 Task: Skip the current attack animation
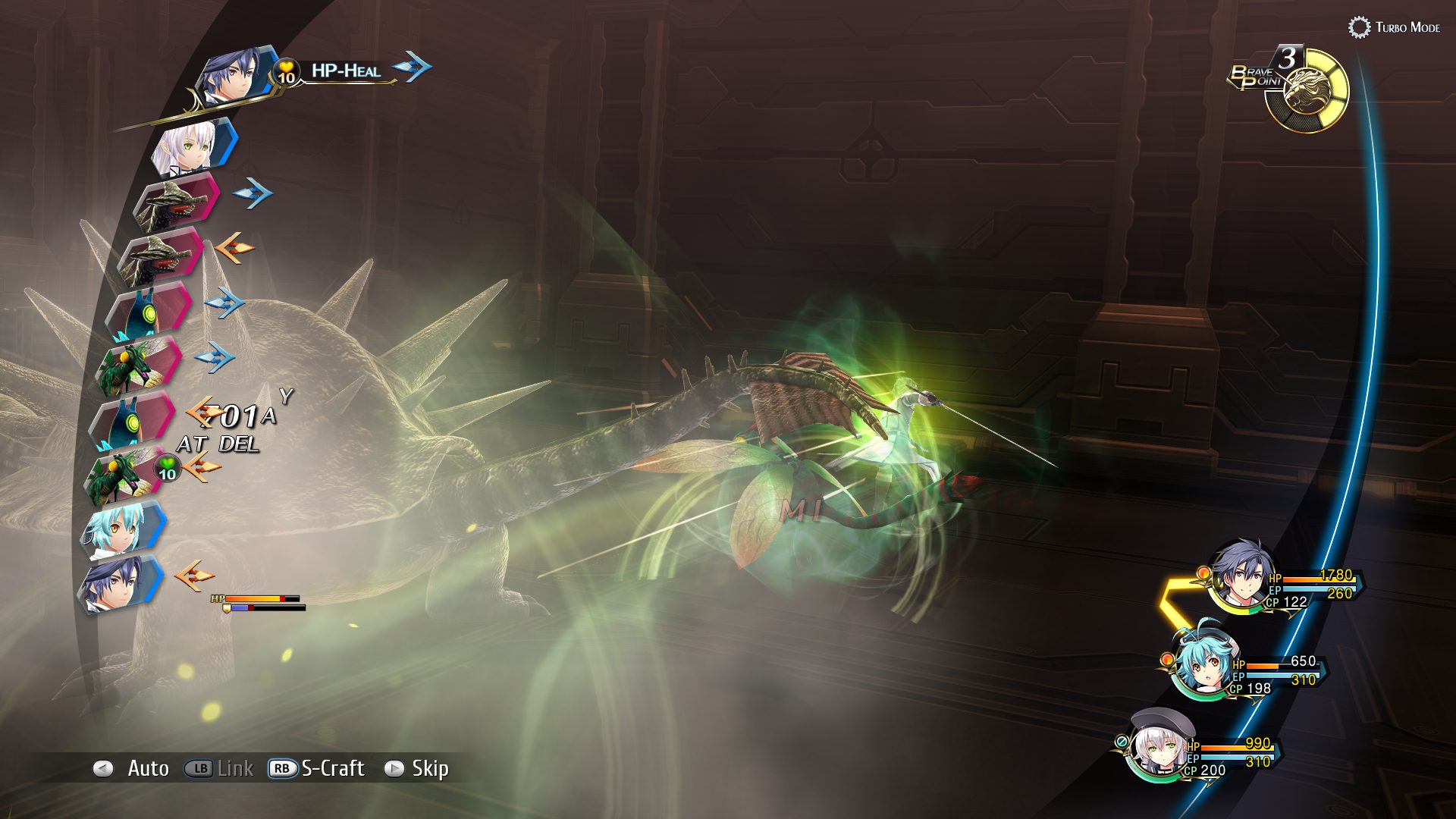pyautogui.click(x=417, y=768)
